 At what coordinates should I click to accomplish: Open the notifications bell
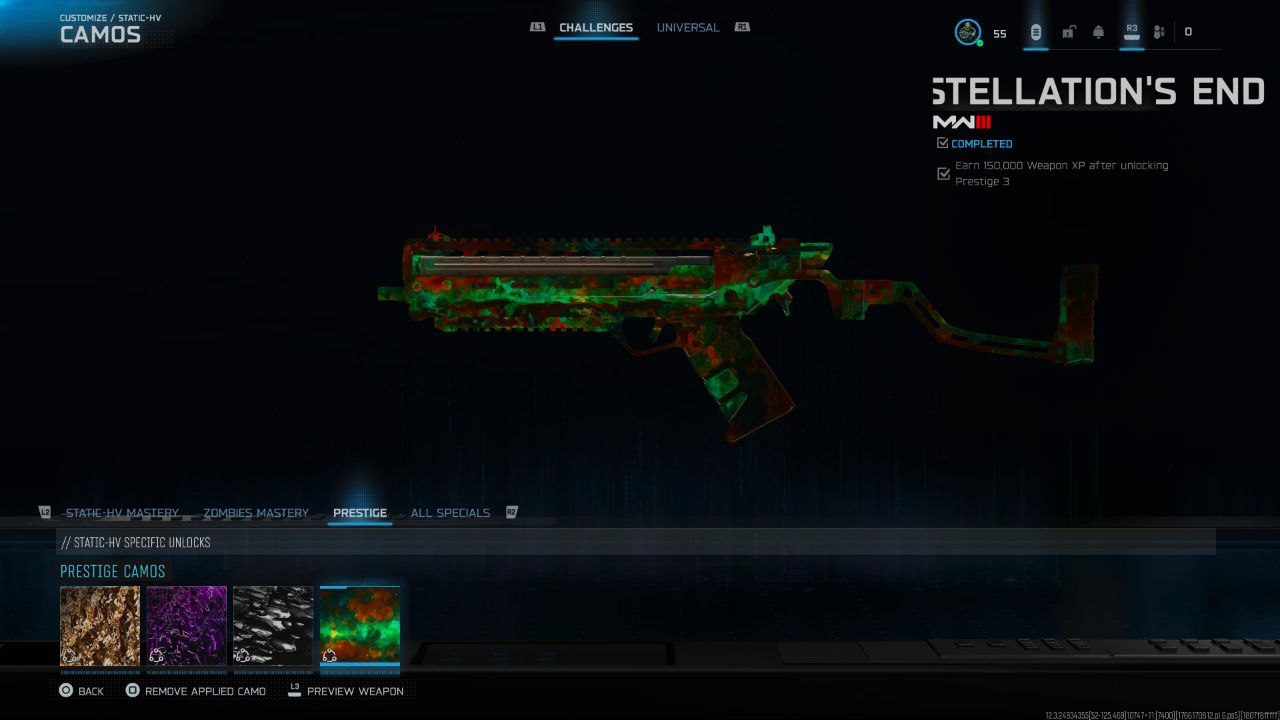point(1098,32)
